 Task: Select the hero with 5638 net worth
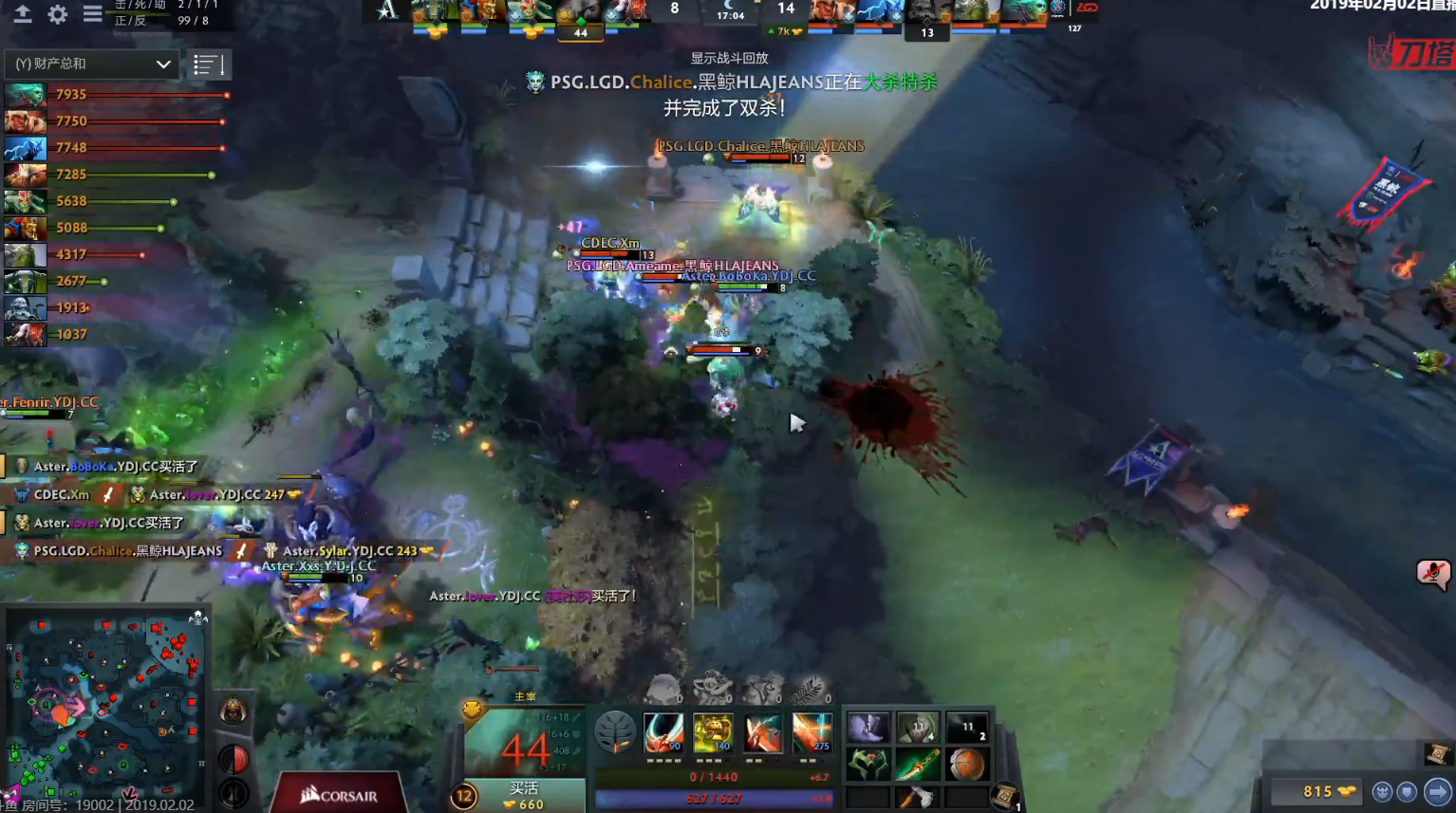coord(25,201)
